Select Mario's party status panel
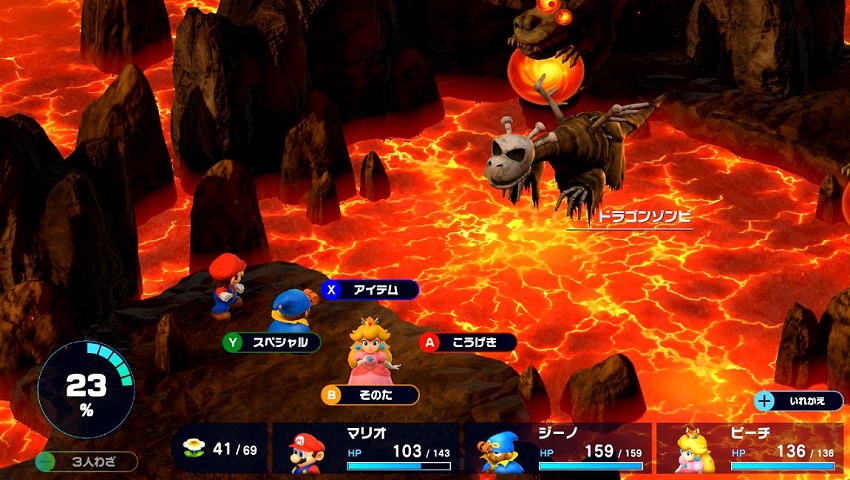This screenshot has width=850, height=480. tap(365, 447)
